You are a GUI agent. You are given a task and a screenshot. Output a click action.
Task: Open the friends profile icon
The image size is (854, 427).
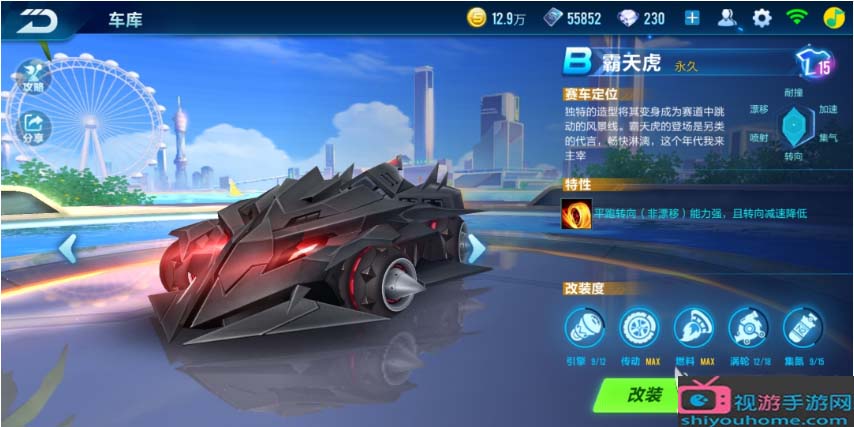pos(728,18)
